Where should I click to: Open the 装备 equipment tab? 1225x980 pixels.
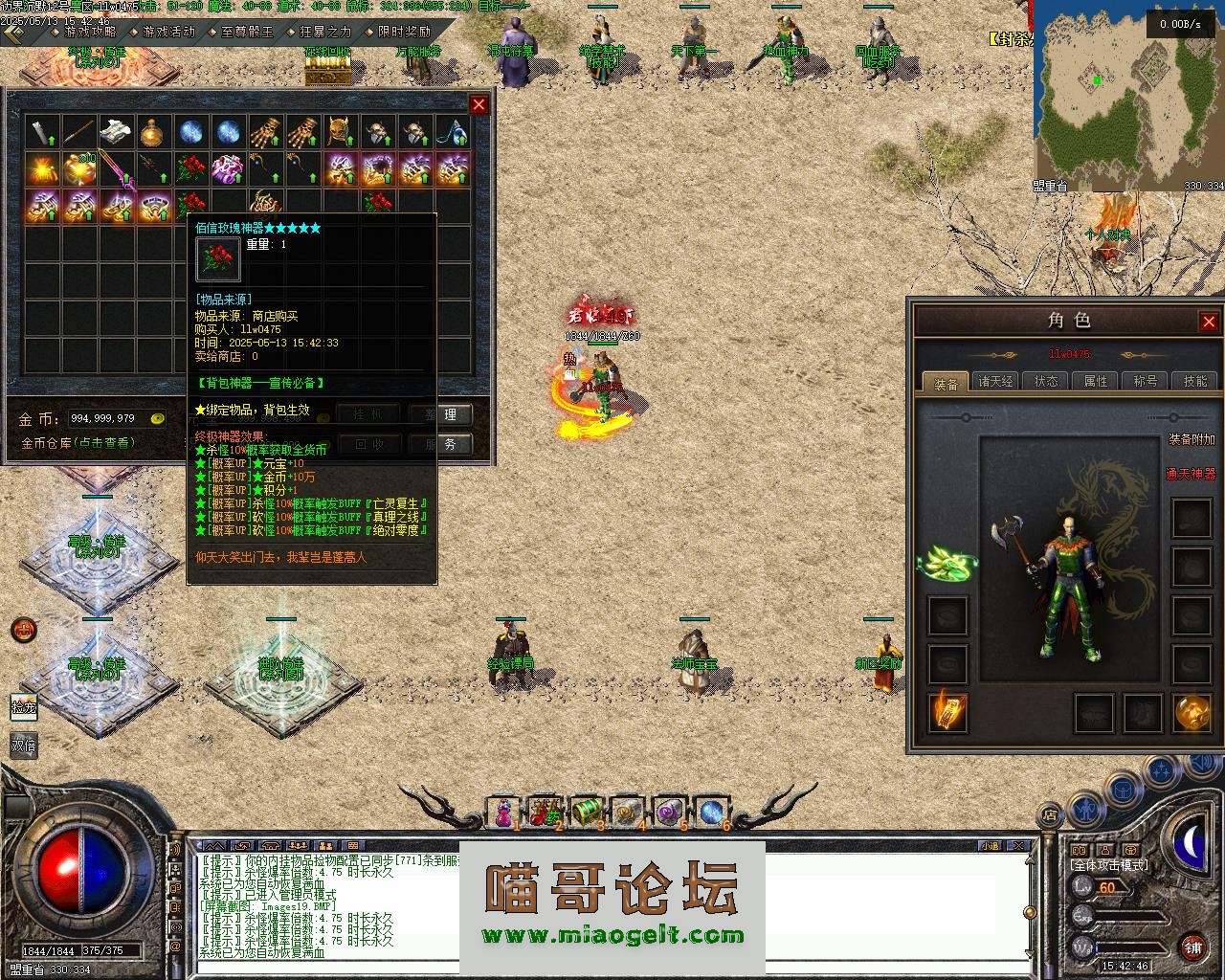click(946, 383)
